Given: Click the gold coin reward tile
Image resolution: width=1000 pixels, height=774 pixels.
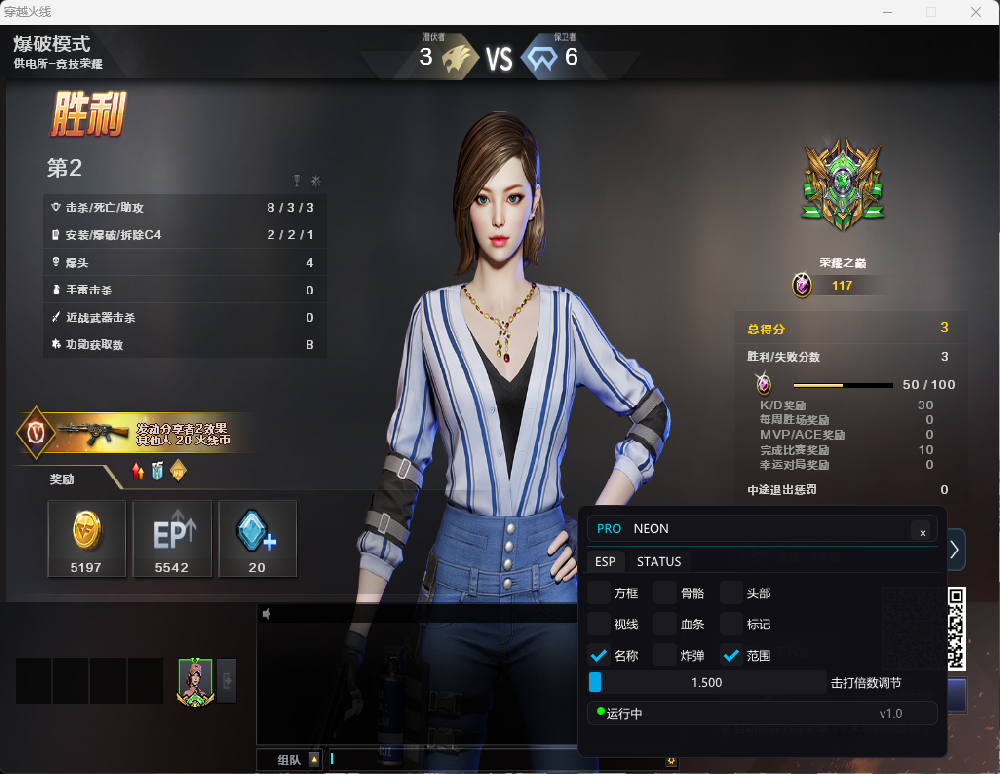Looking at the screenshot, I should pyautogui.click(x=87, y=538).
